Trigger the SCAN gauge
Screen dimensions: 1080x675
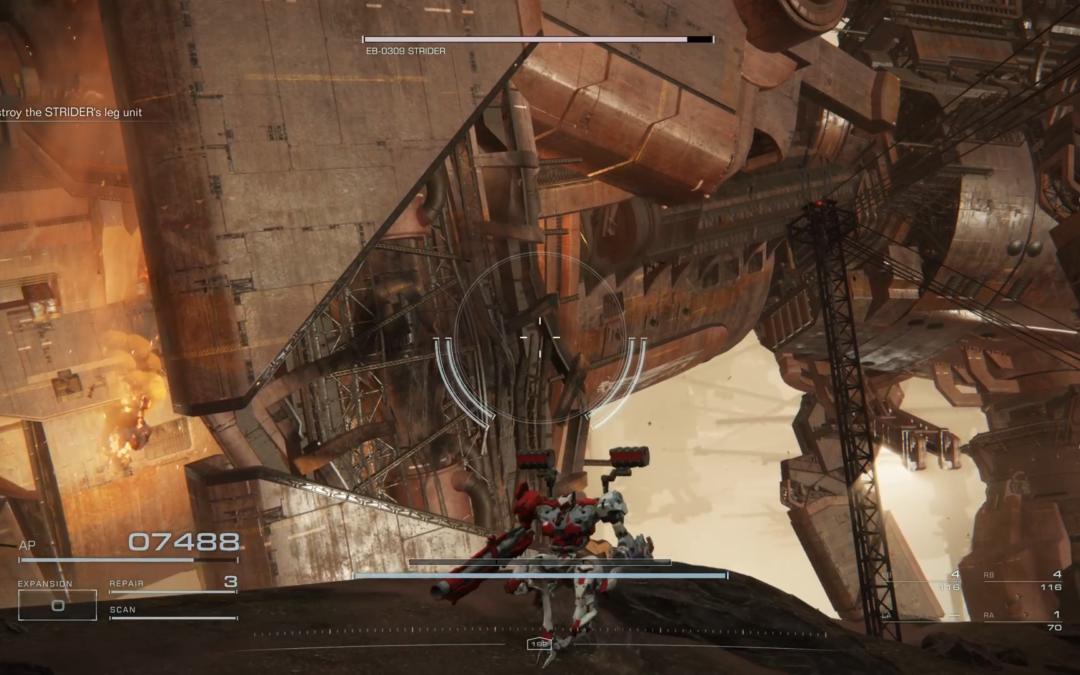click(x=173, y=612)
